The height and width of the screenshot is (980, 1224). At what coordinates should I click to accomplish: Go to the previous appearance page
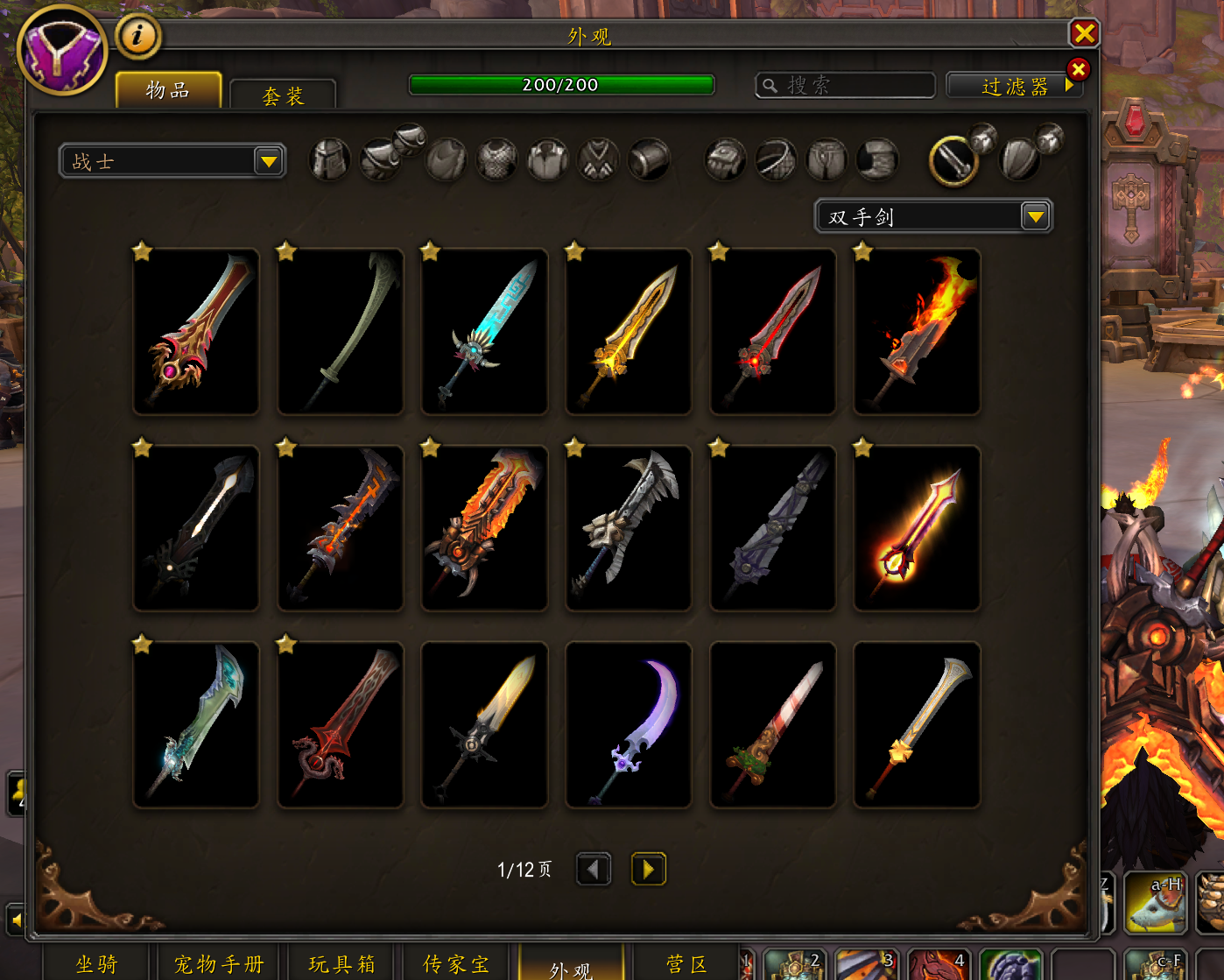click(x=594, y=869)
